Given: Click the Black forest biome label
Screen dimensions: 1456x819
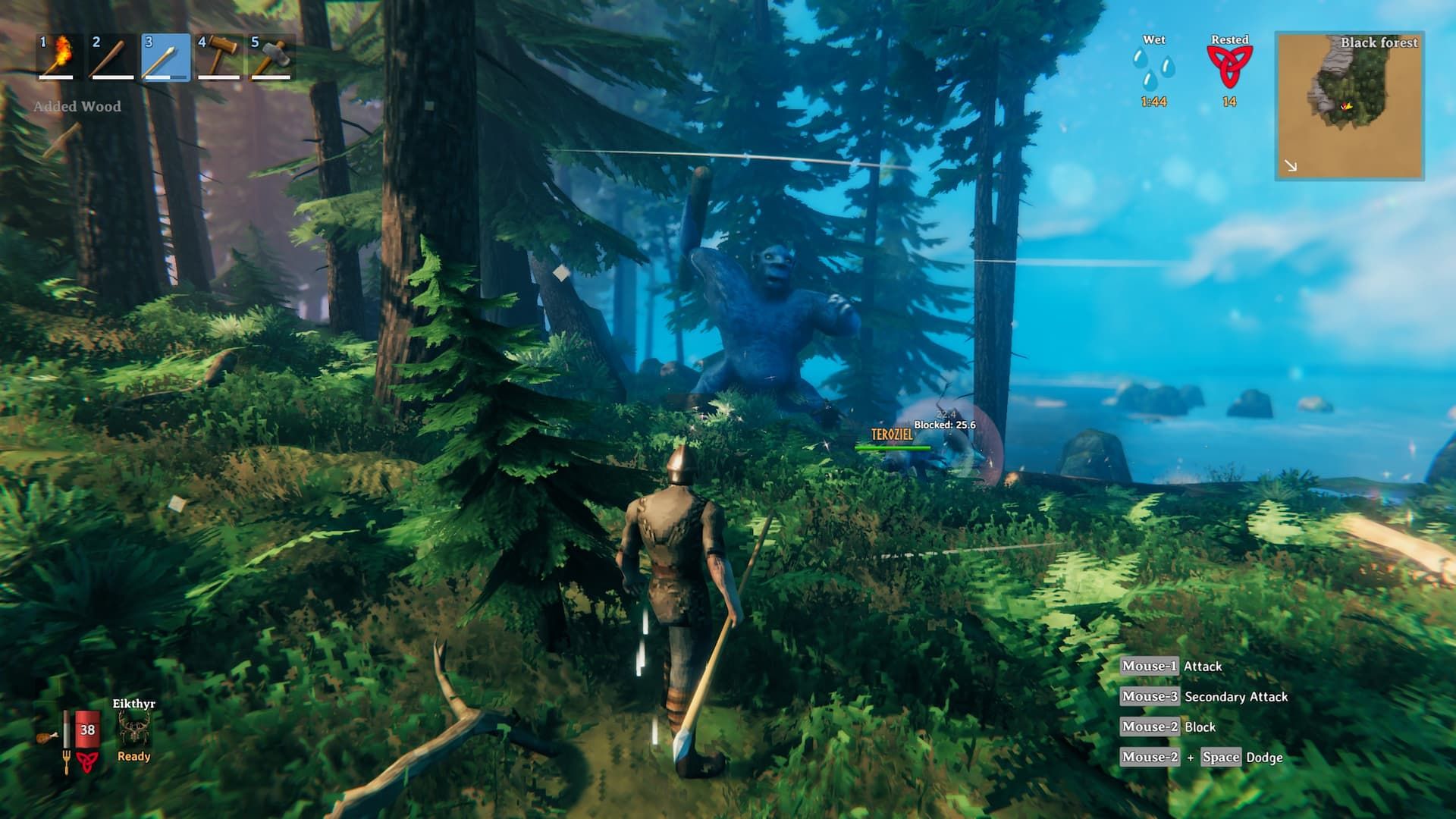Looking at the screenshot, I should click(x=1381, y=43).
